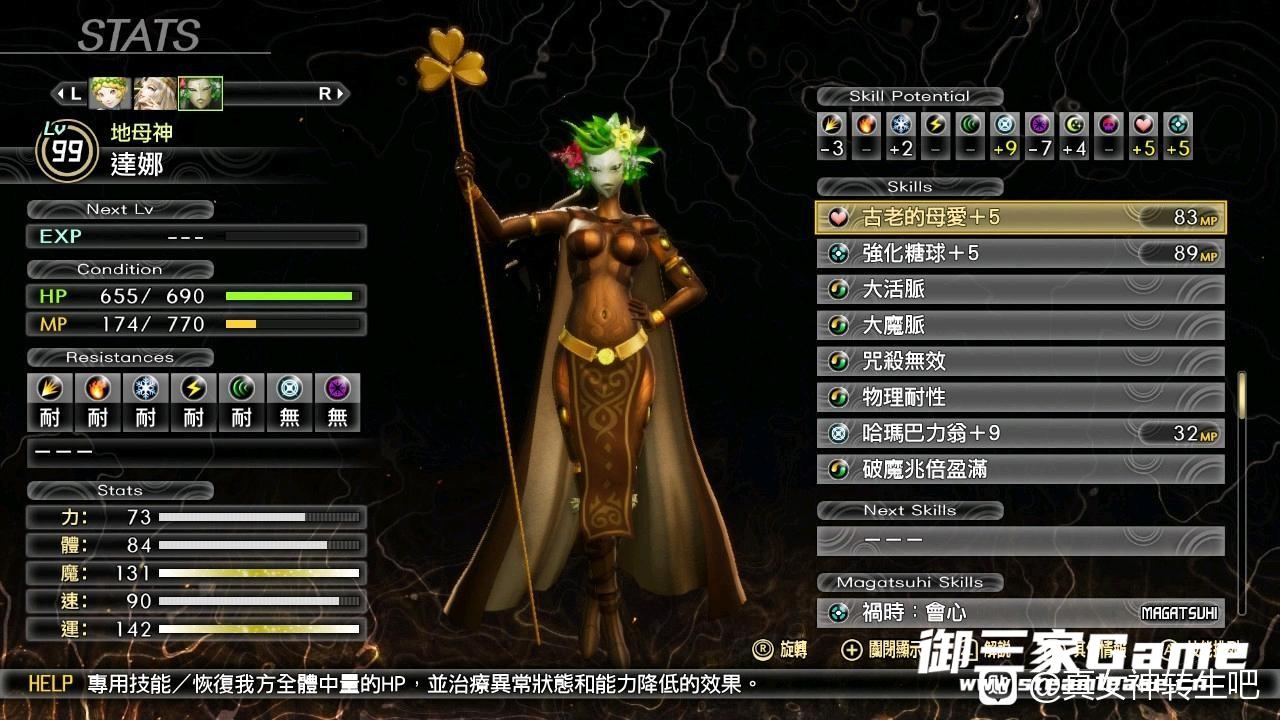Select the 咒殺無效 skill entry

pyautogui.click(x=1020, y=361)
